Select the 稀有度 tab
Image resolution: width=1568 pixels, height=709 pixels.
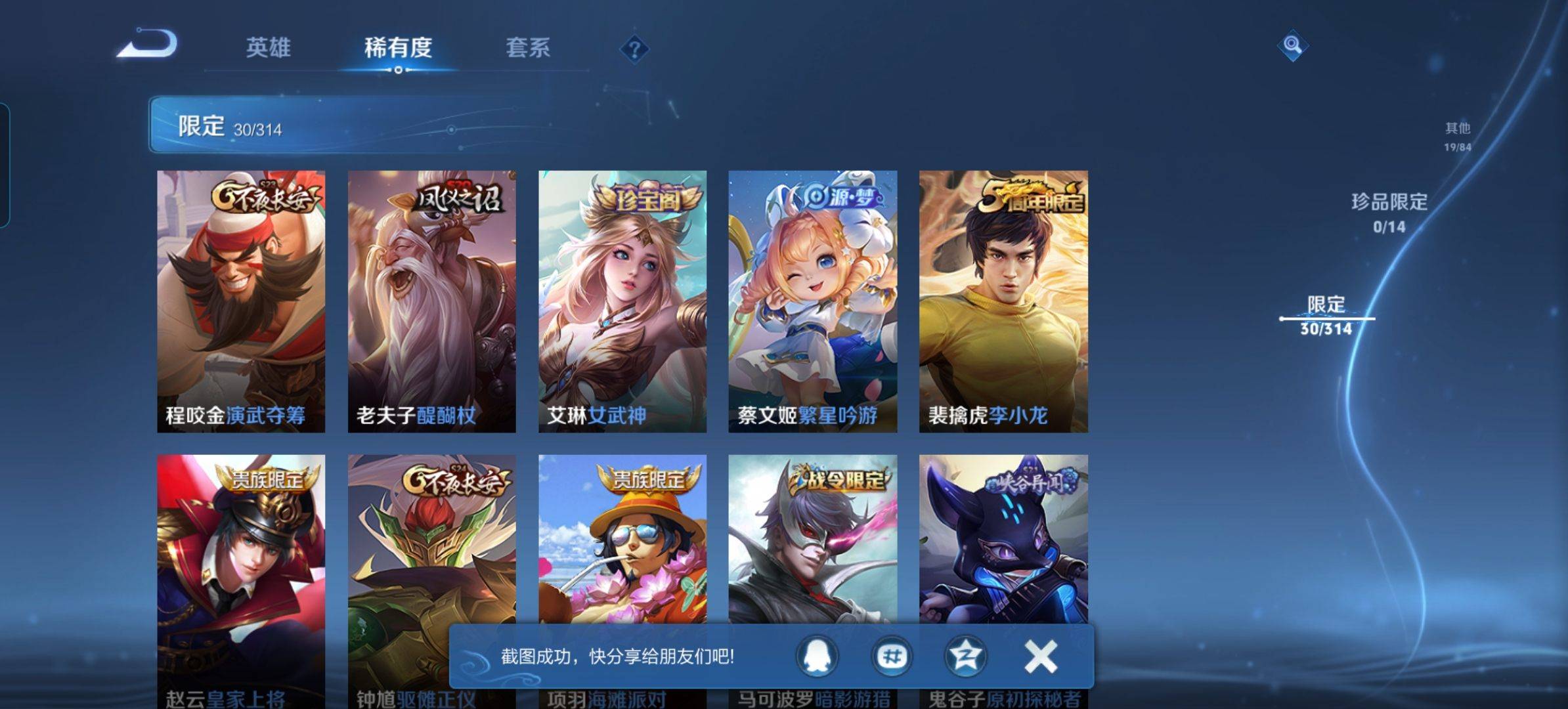[x=398, y=47]
